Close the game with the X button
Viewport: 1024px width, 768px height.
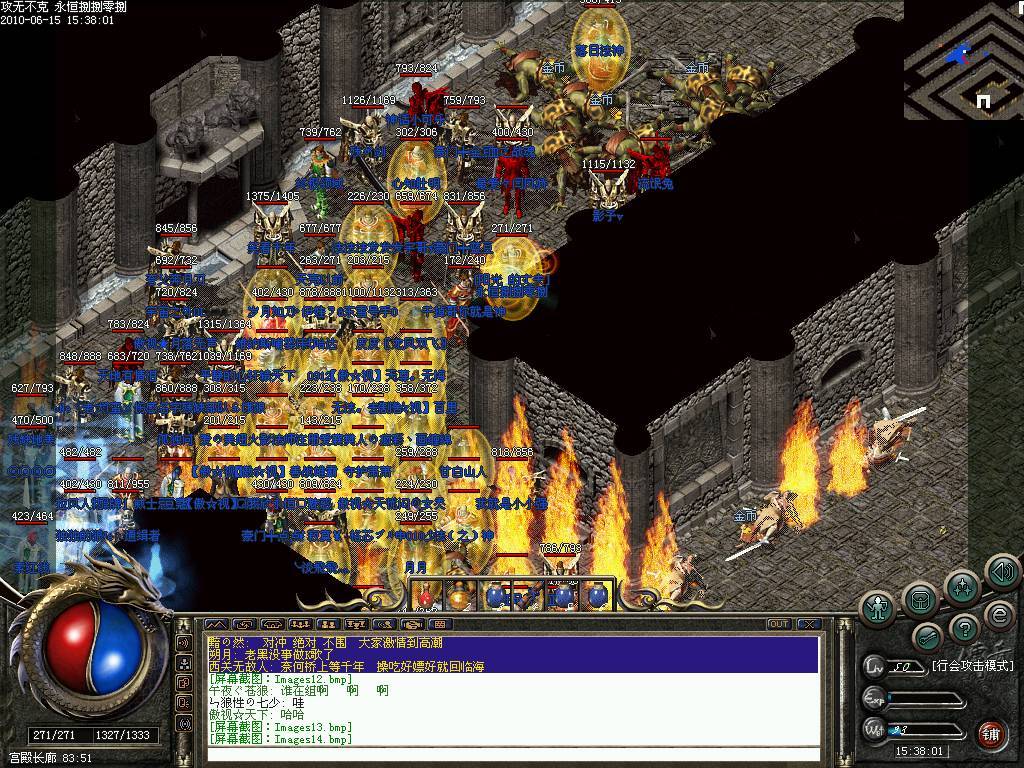809,624
